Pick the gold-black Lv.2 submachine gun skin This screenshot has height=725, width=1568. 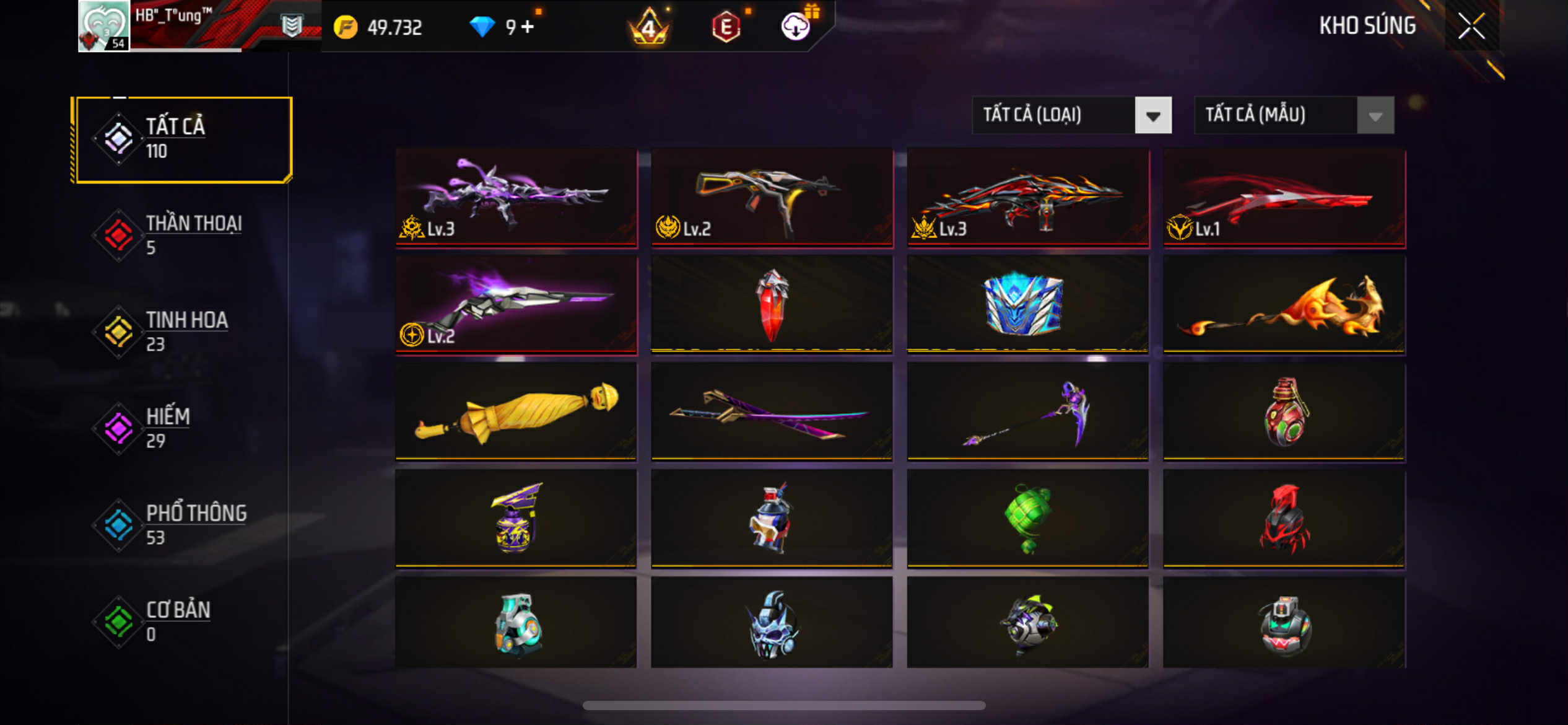click(772, 197)
